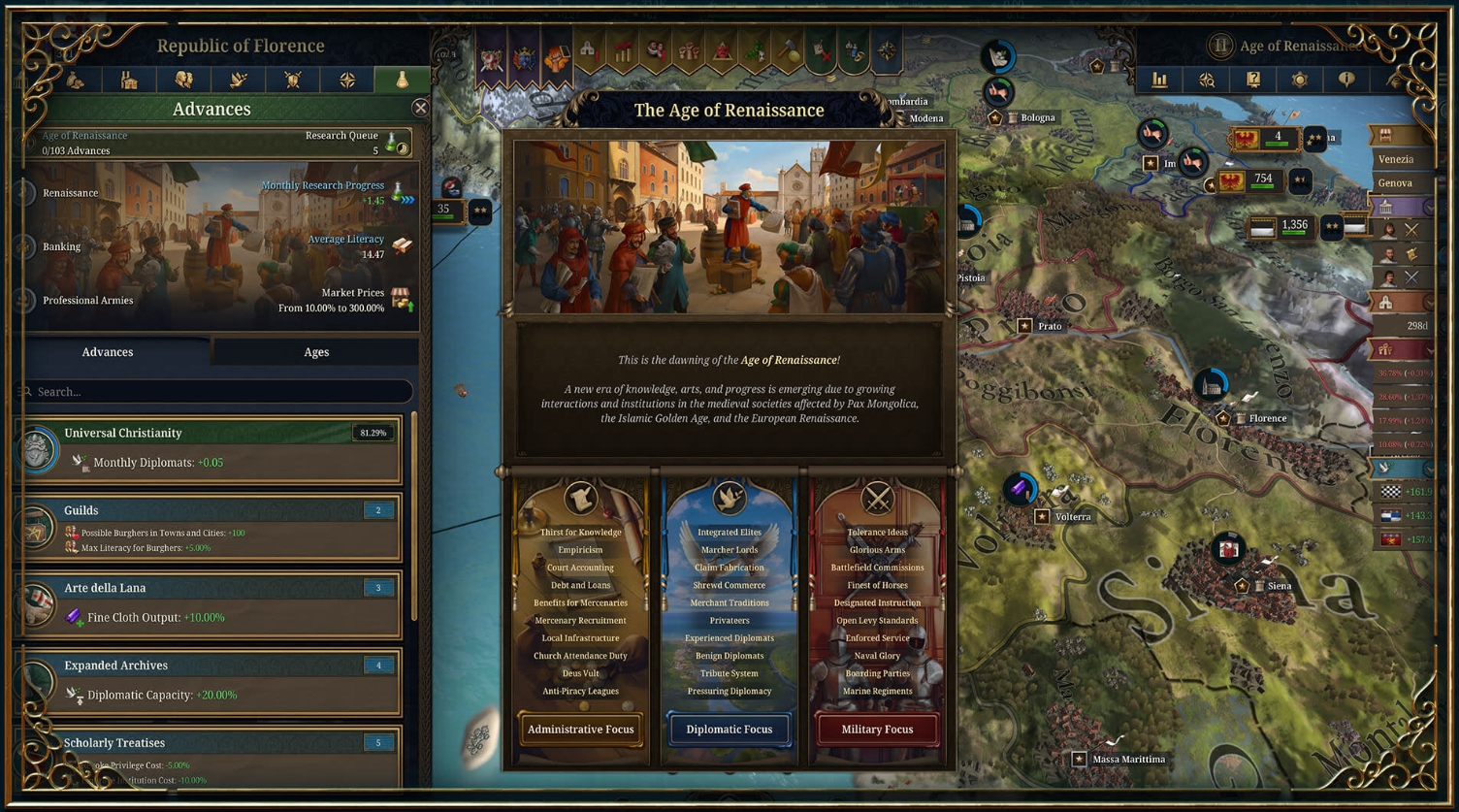Open the gear settings menu

(1300, 80)
